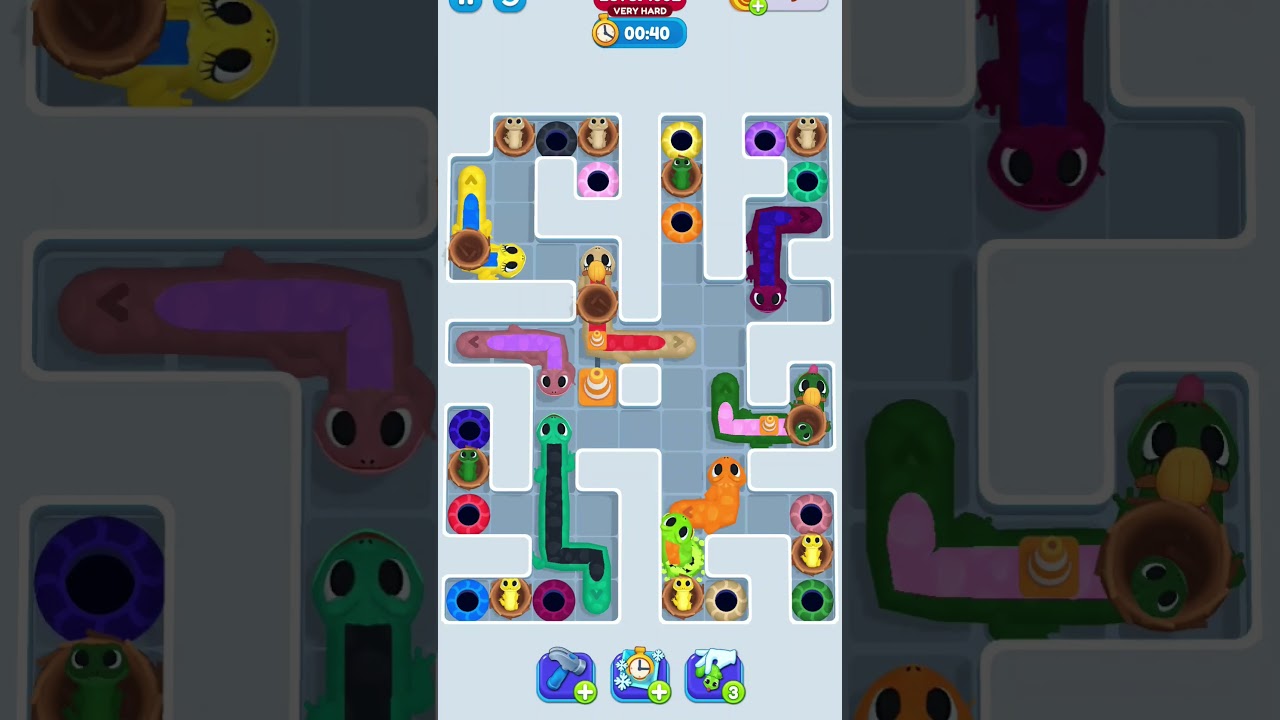Tap the green 3 badge on the glove booster
Image resolution: width=1280 pixels, height=720 pixels.
click(x=734, y=691)
